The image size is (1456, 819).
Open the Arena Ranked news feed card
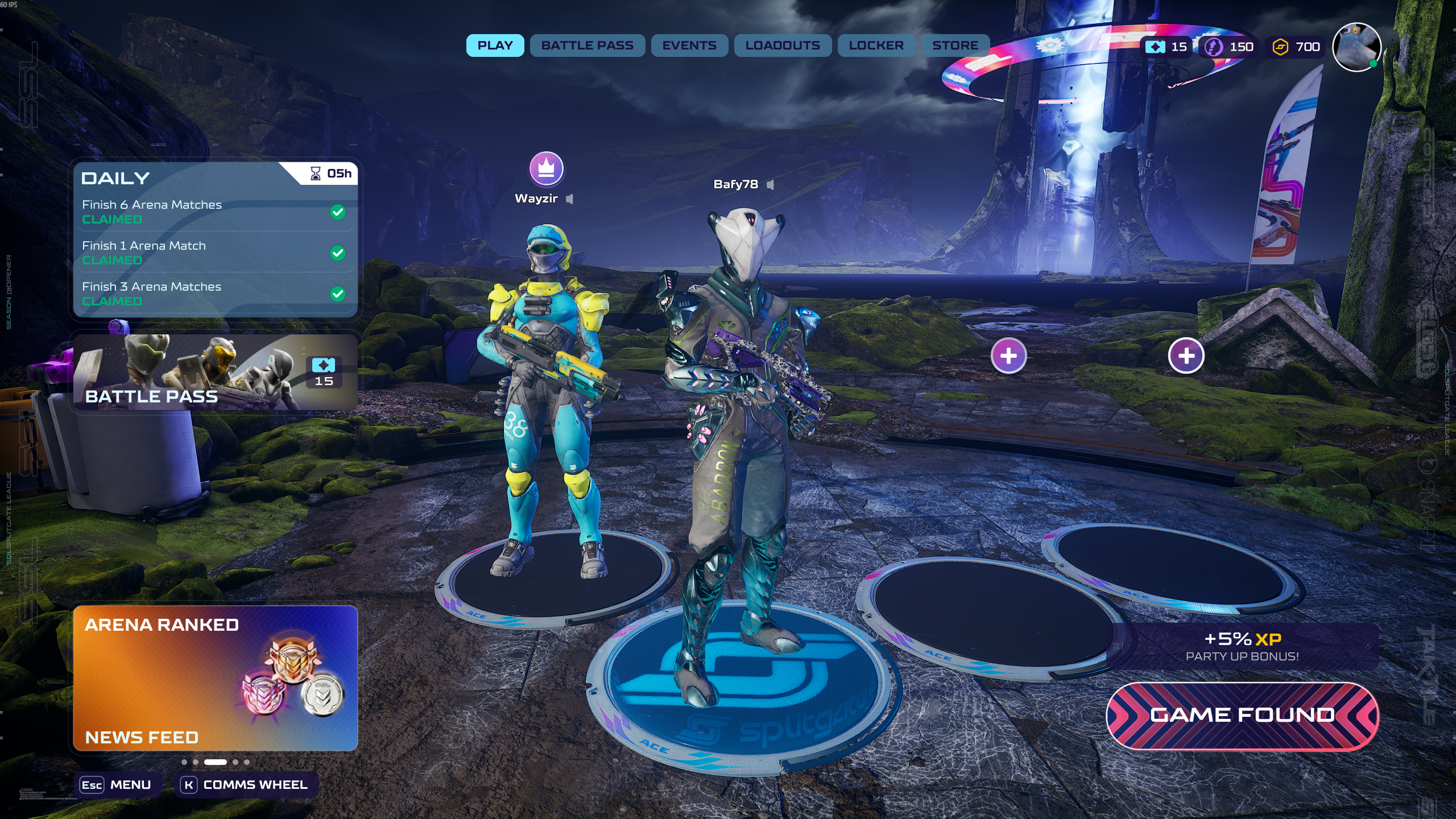[215, 678]
